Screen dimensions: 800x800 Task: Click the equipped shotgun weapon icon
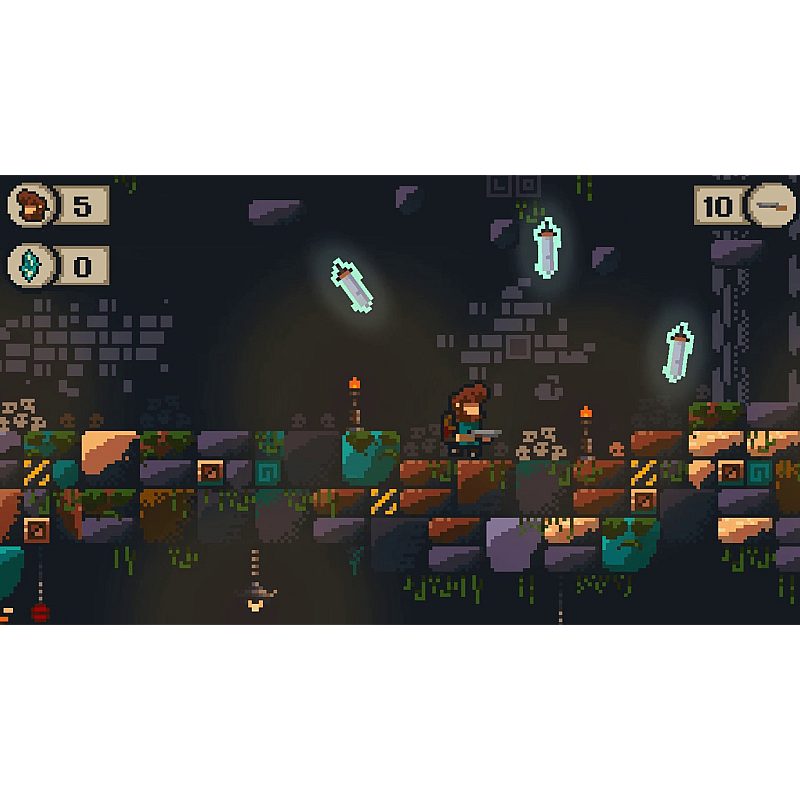click(771, 206)
